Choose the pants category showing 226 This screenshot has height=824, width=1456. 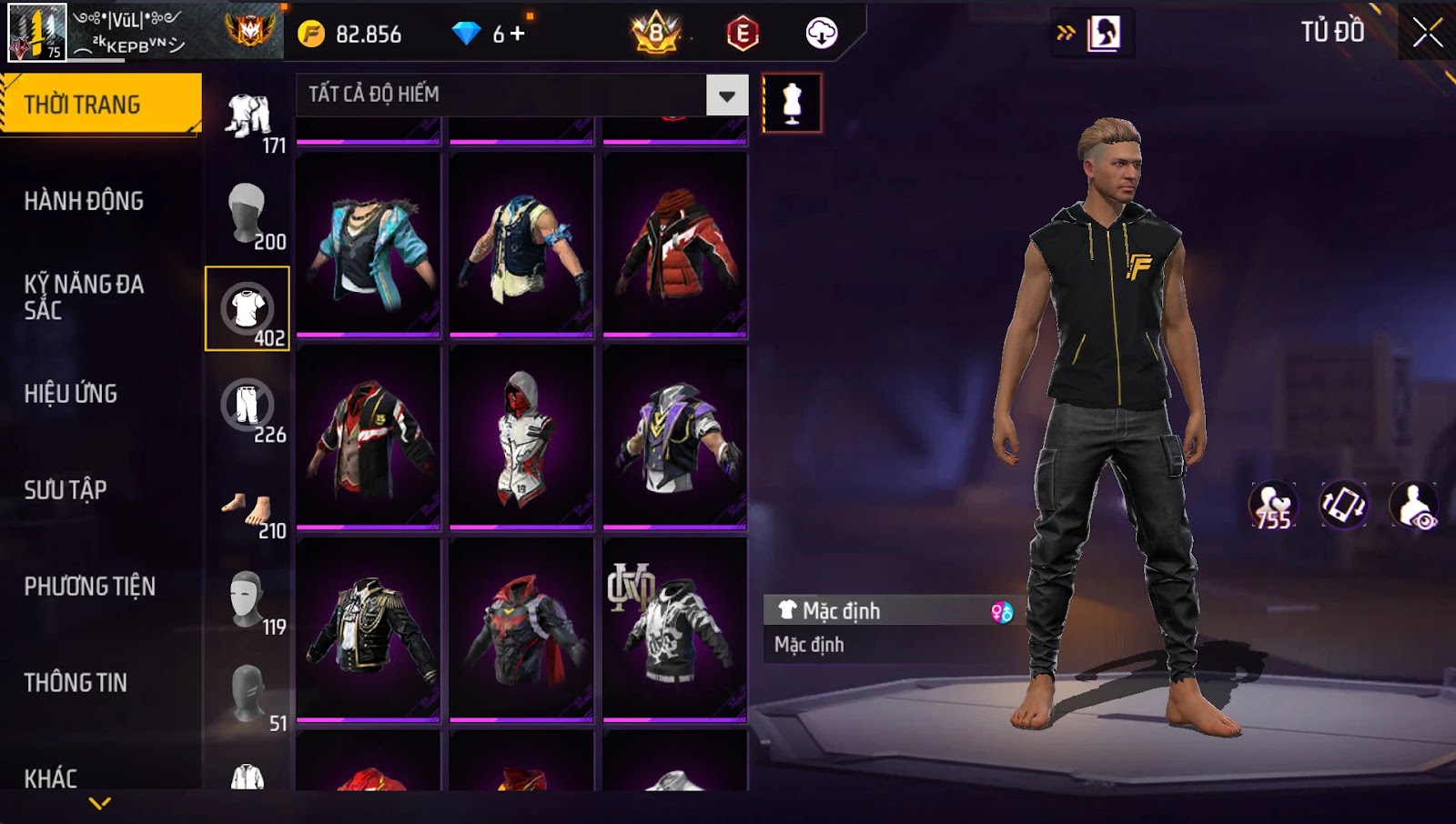(x=248, y=407)
